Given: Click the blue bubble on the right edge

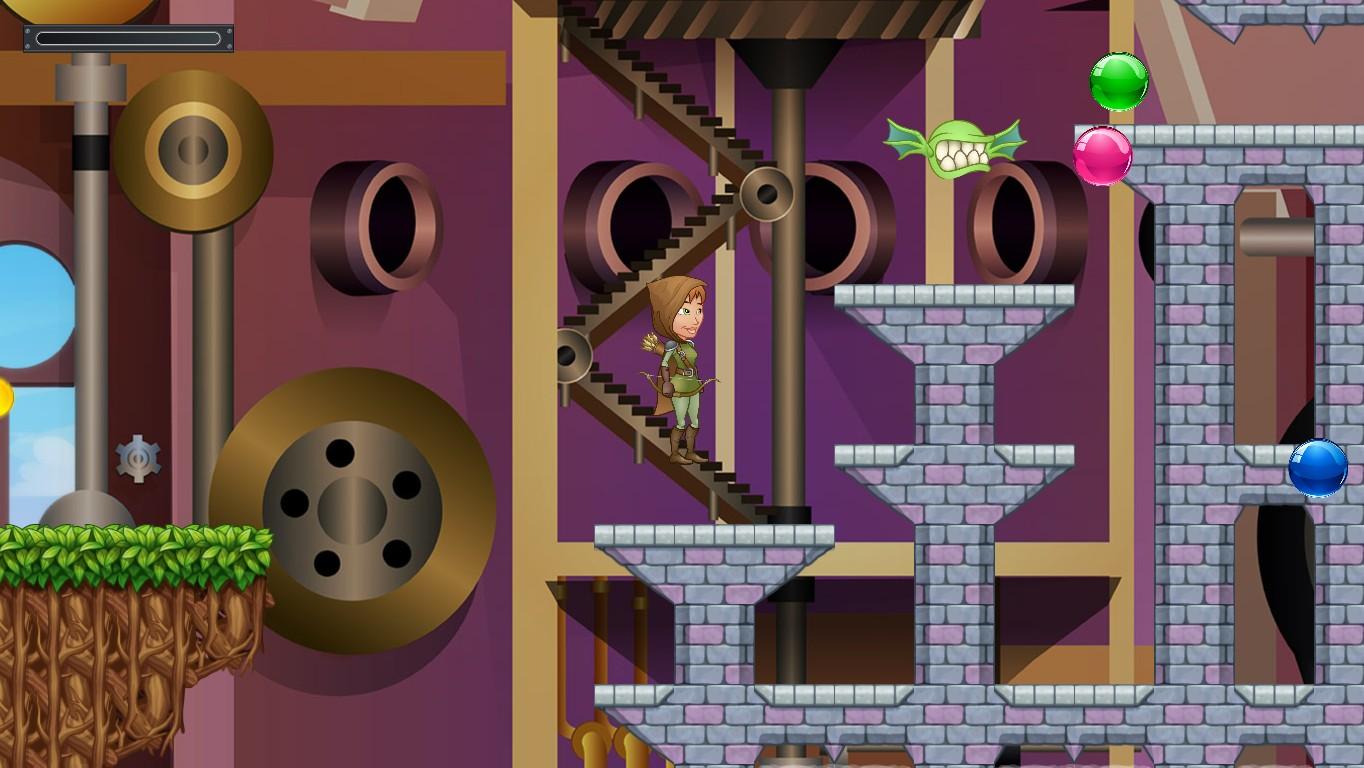Looking at the screenshot, I should pyautogui.click(x=1317, y=470).
